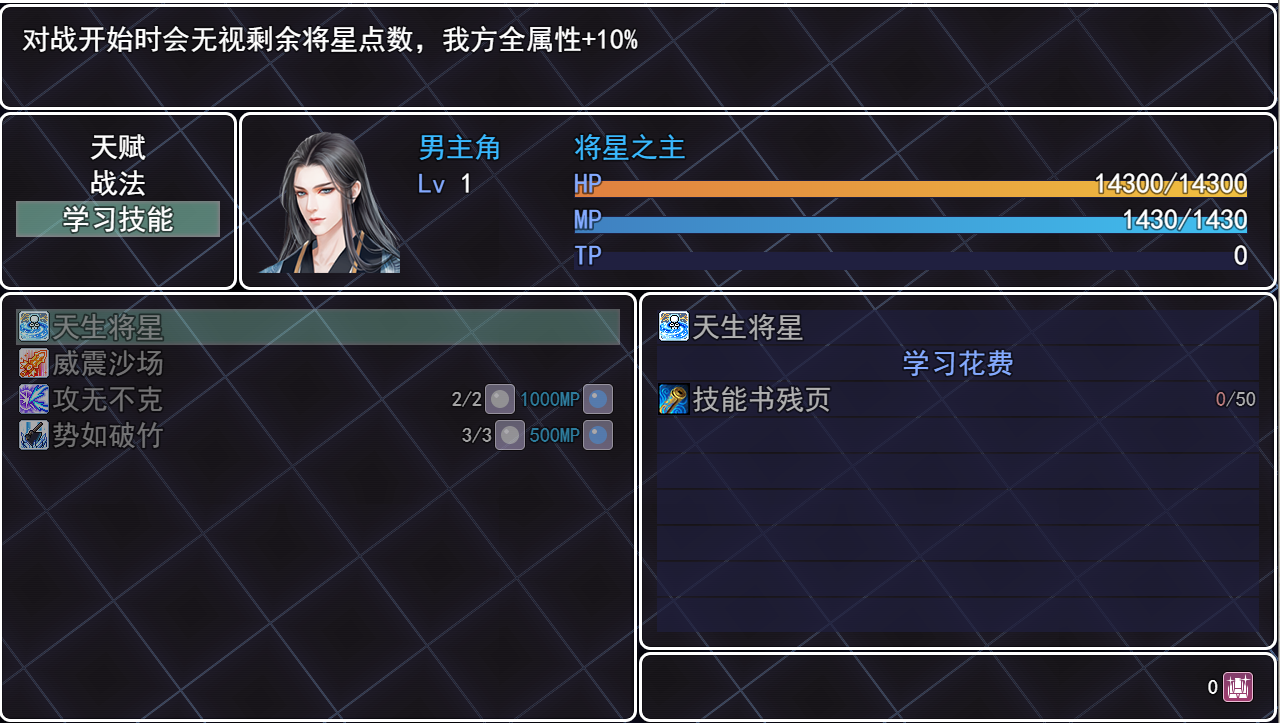Click the grey orb beside 1000MP

click(x=499, y=398)
